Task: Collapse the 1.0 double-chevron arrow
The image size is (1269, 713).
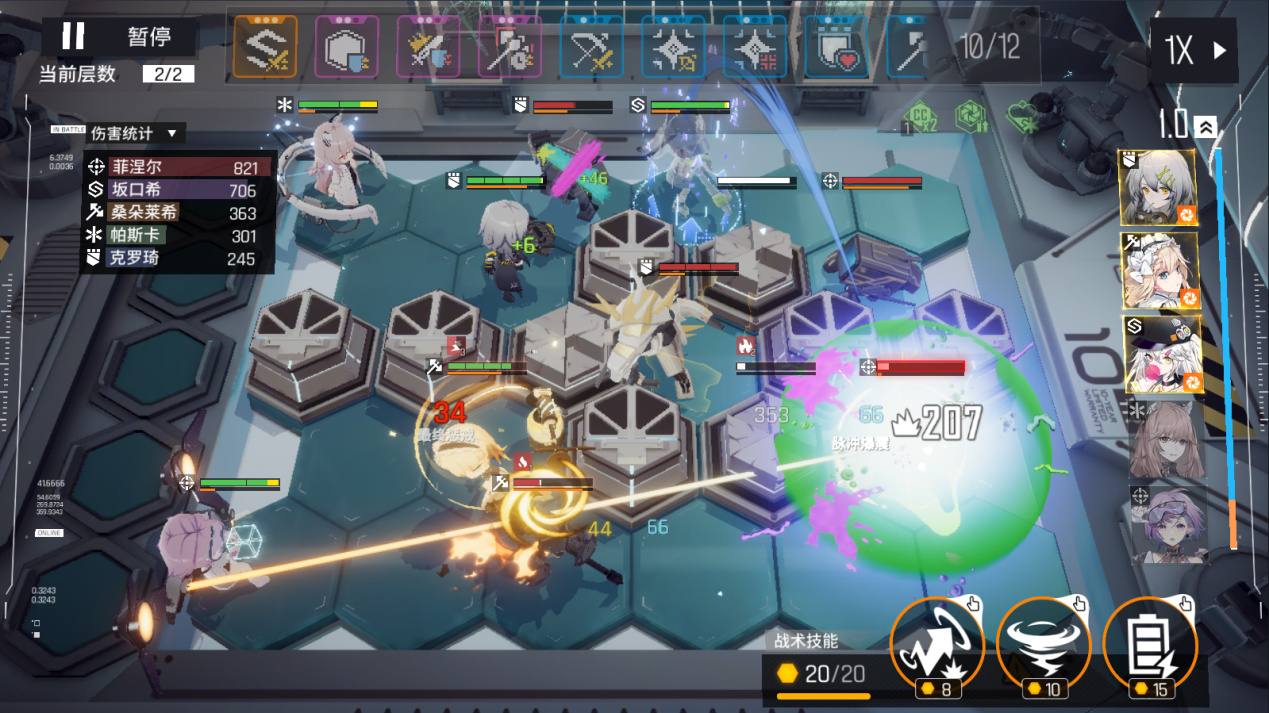Action: (x=1206, y=126)
